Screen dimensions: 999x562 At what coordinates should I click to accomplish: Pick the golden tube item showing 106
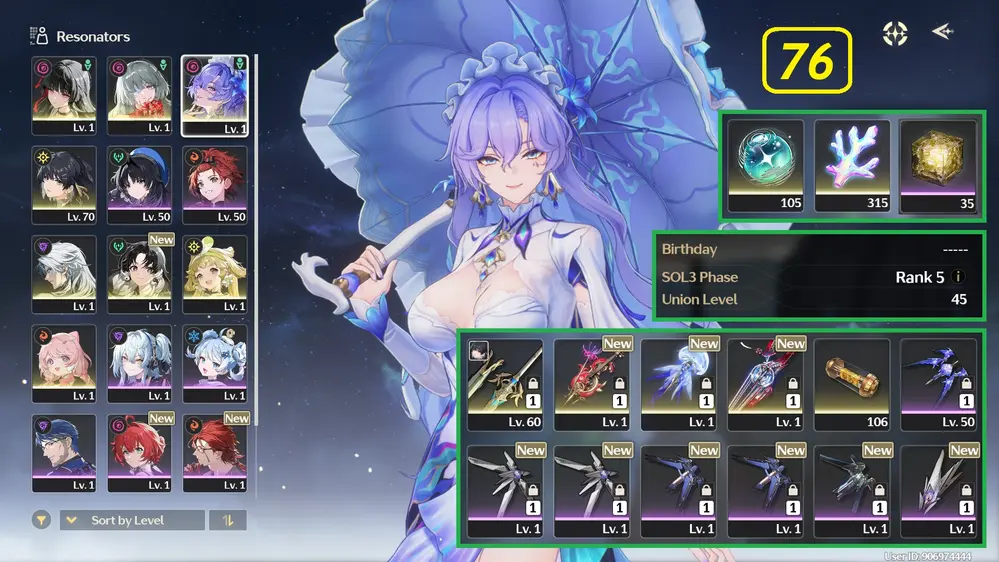click(x=852, y=383)
